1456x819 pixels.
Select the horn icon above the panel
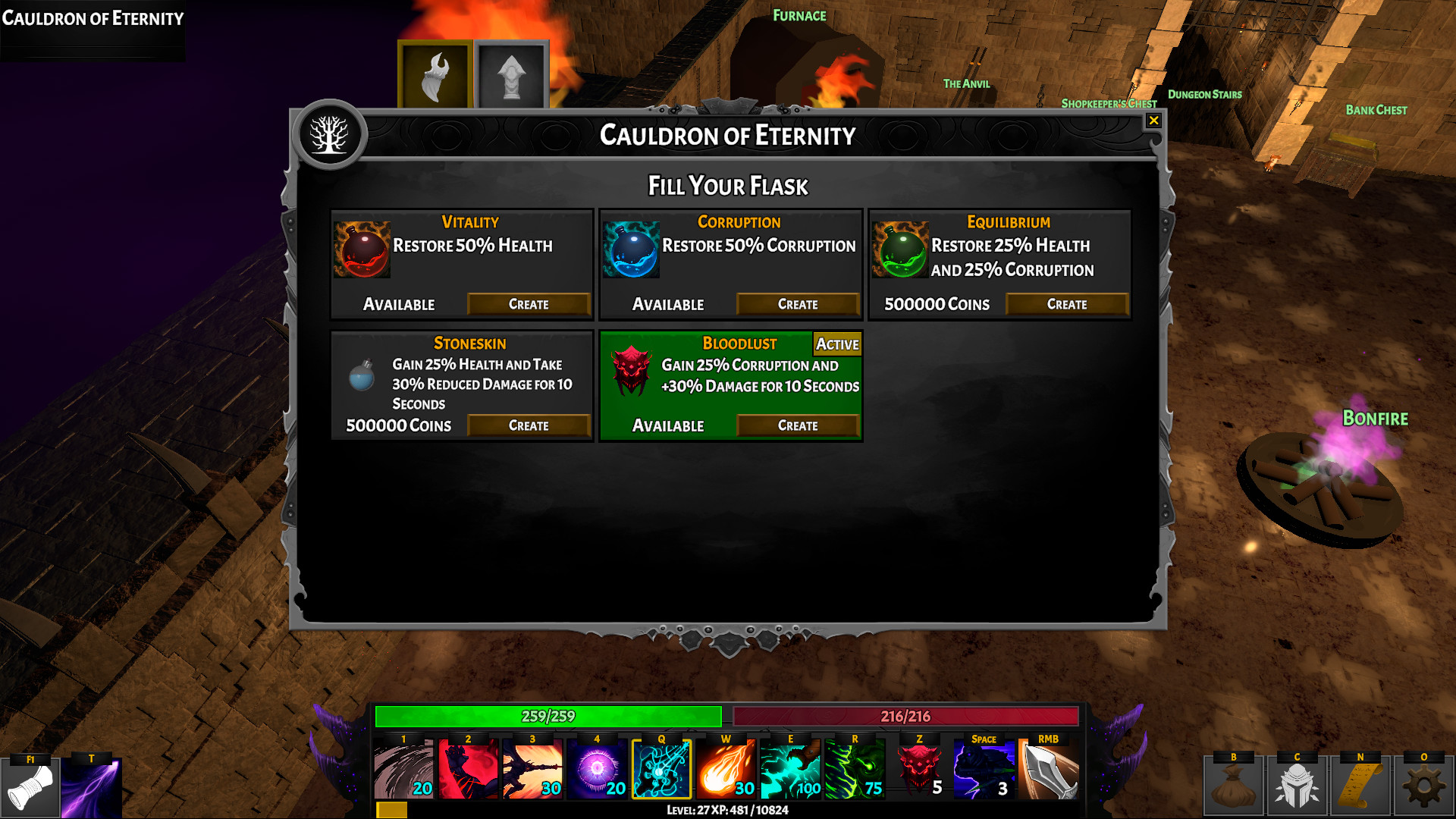pyautogui.click(x=435, y=73)
